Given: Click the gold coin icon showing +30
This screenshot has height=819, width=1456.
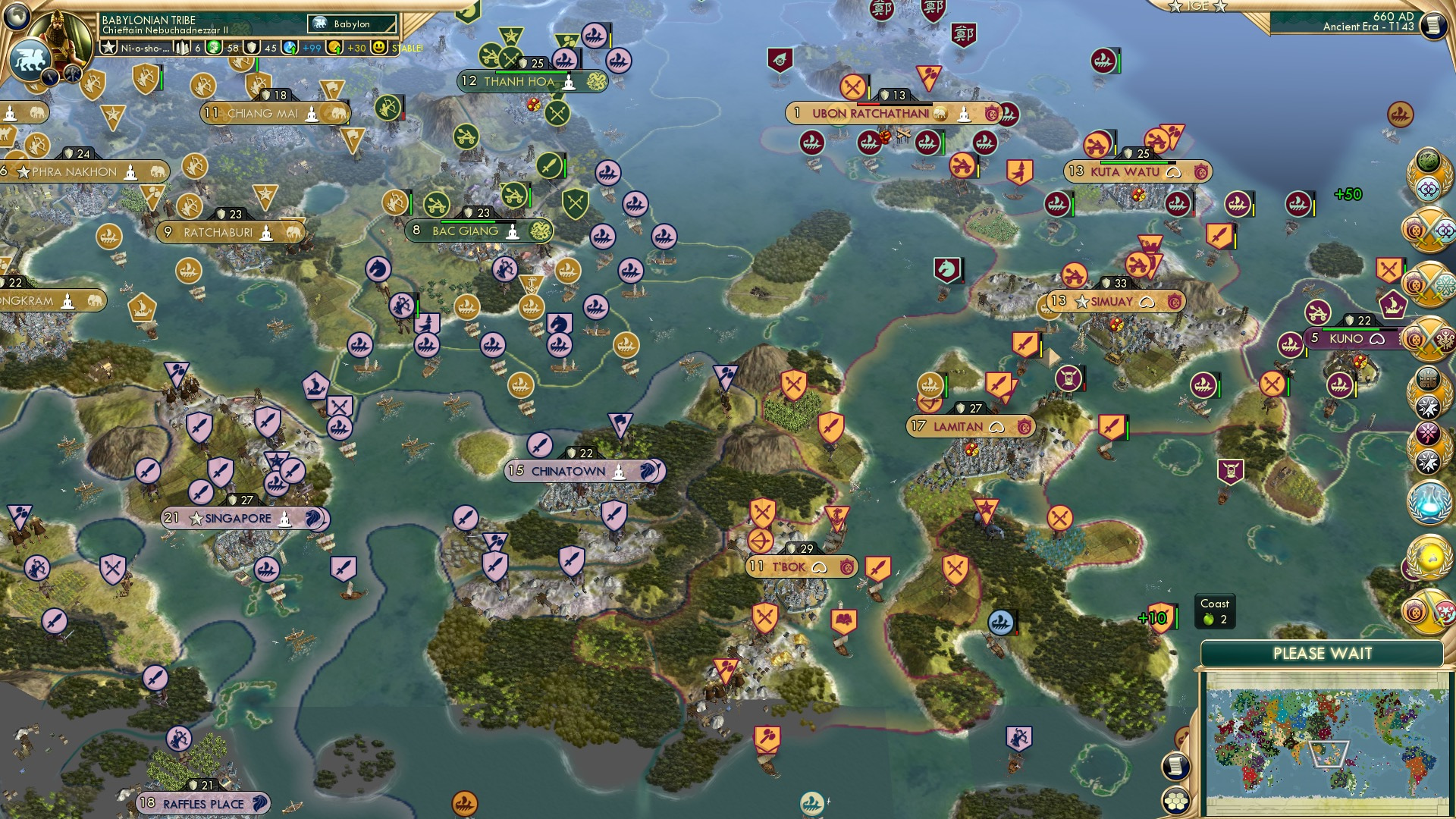Looking at the screenshot, I should pos(334,49).
